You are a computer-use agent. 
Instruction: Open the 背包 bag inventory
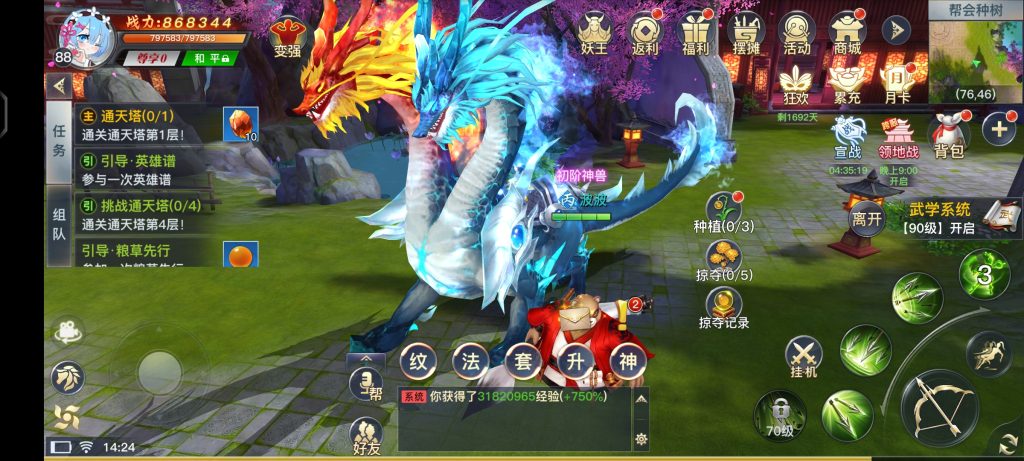pyautogui.click(x=947, y=135)
